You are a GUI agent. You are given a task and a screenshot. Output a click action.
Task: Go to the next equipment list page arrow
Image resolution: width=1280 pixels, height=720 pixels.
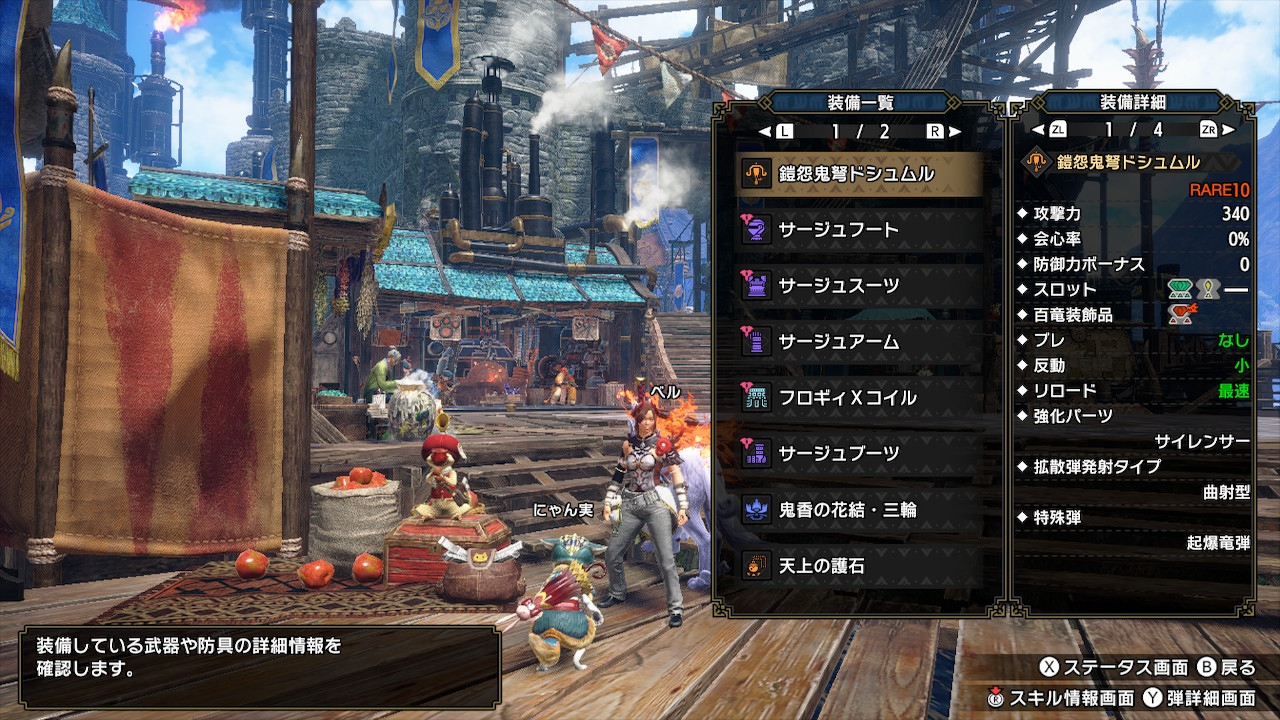pos(955,131)
